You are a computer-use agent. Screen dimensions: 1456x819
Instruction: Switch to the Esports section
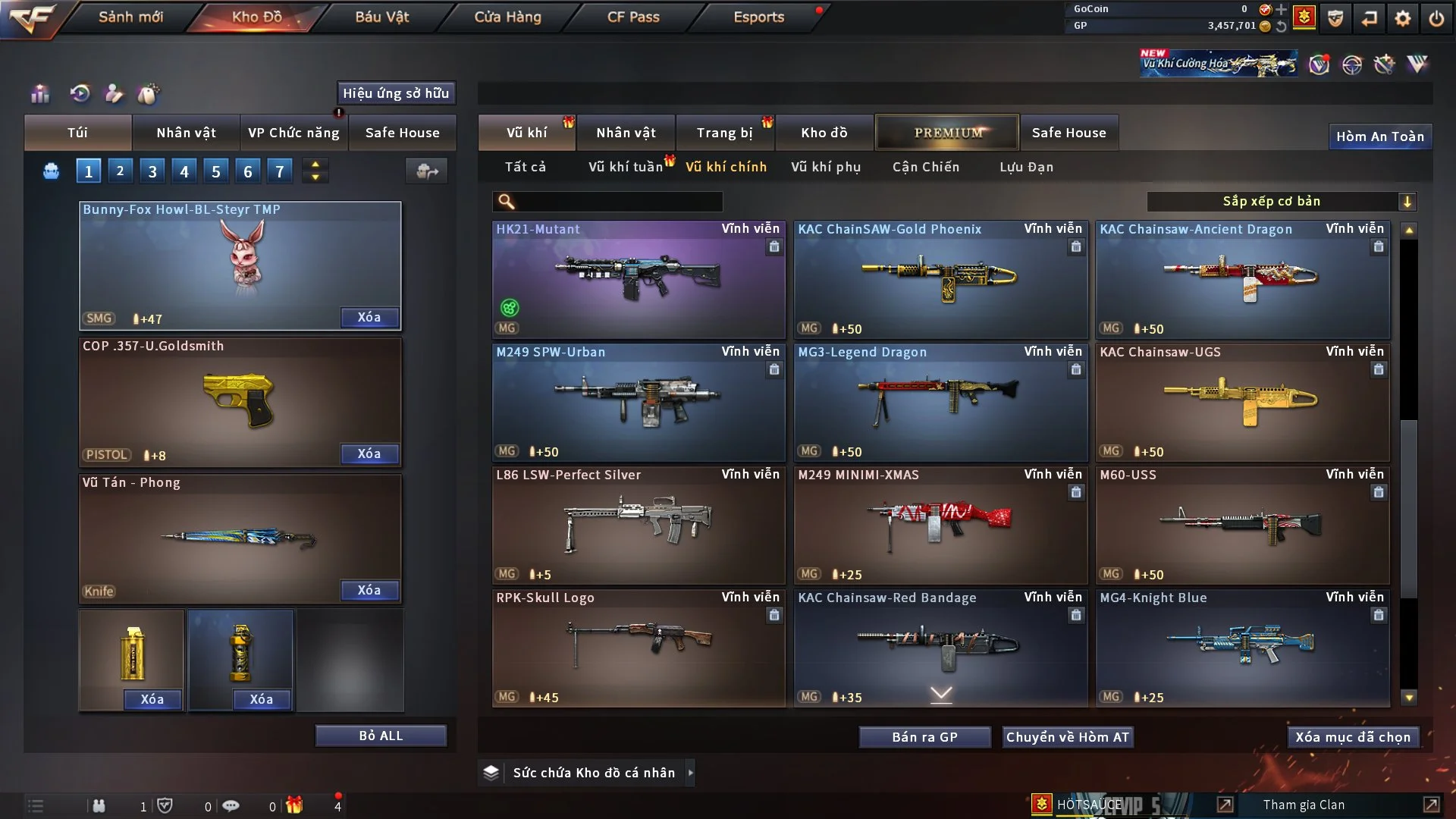tap(758, 17)
